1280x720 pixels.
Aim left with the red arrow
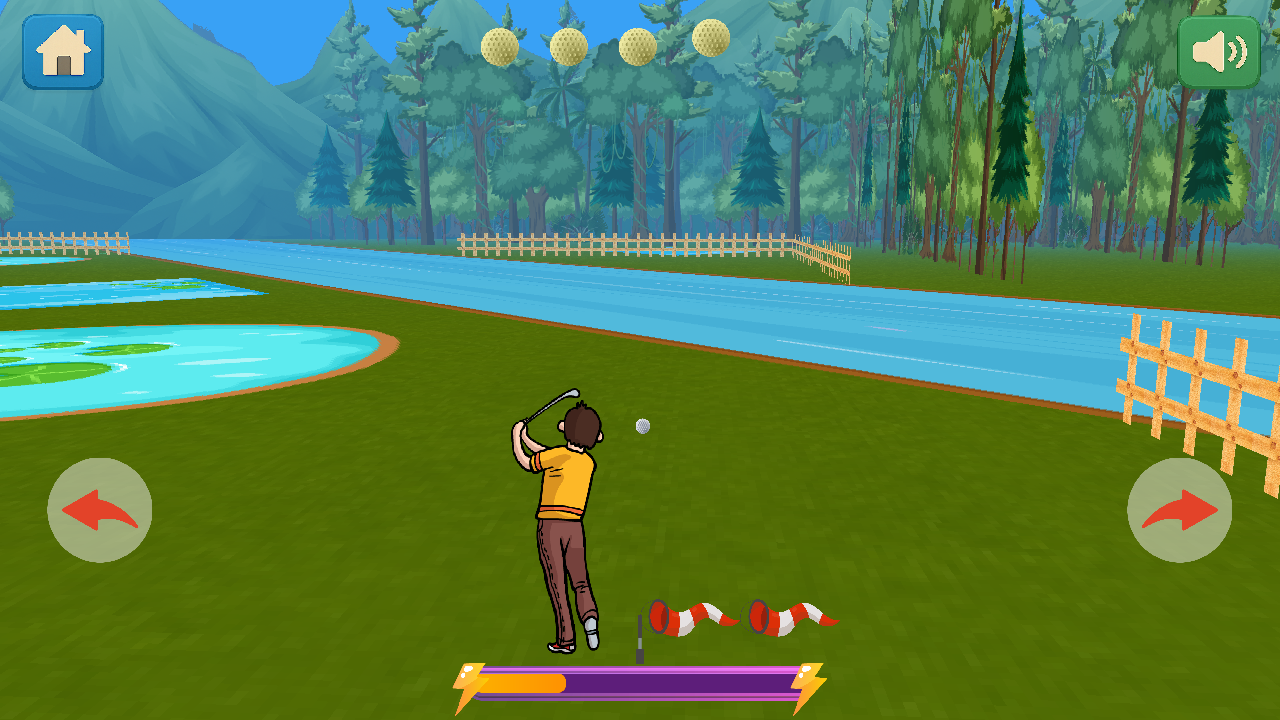coord(100,510)
